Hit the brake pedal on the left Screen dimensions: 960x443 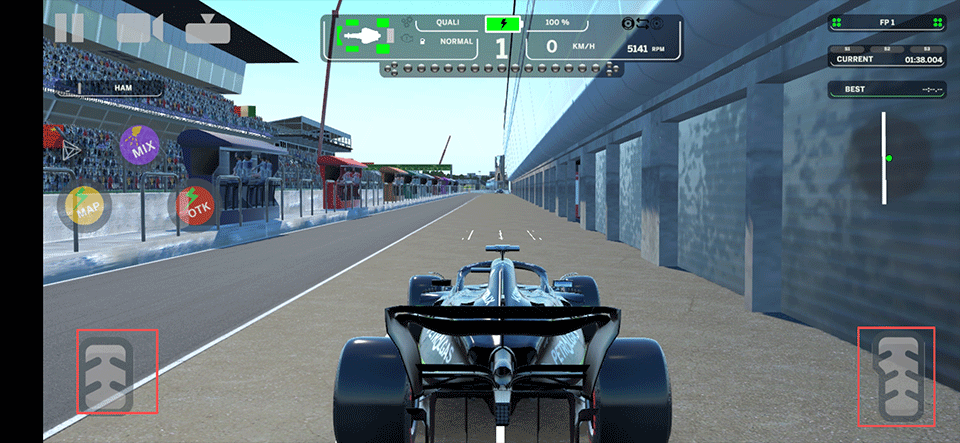117,371
